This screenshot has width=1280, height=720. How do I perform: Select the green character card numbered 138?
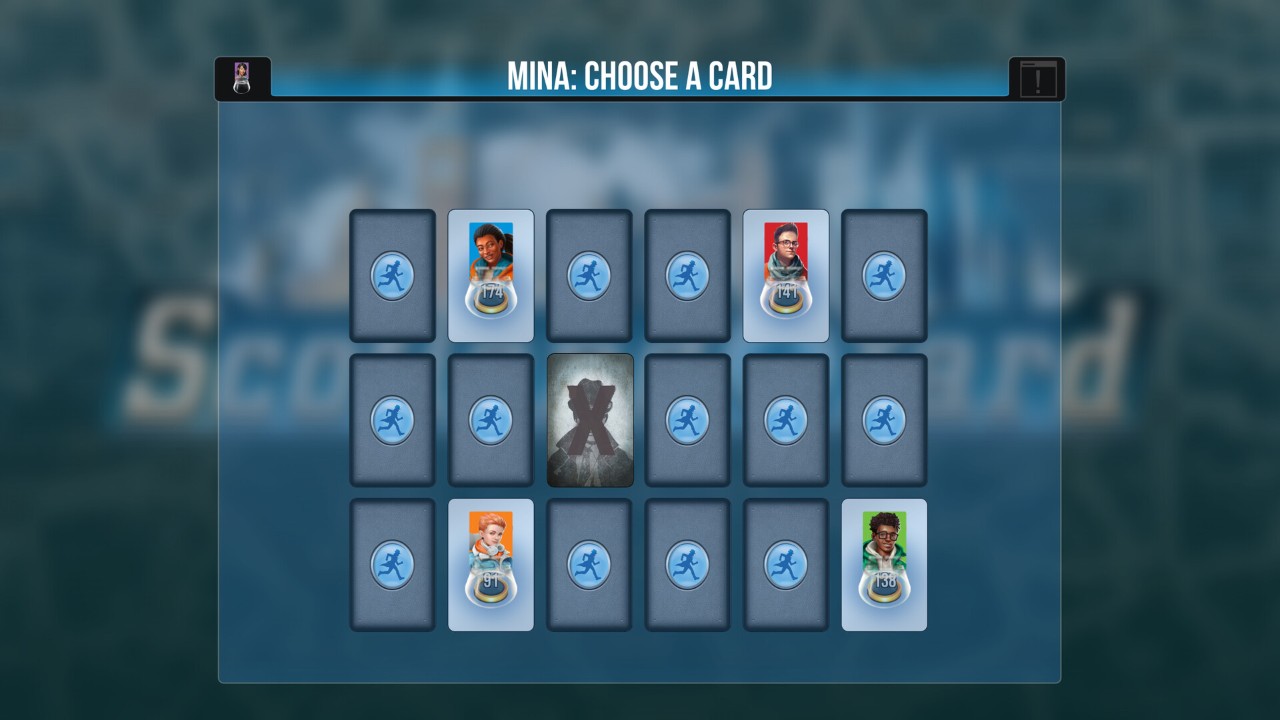(x=884, y=565)
